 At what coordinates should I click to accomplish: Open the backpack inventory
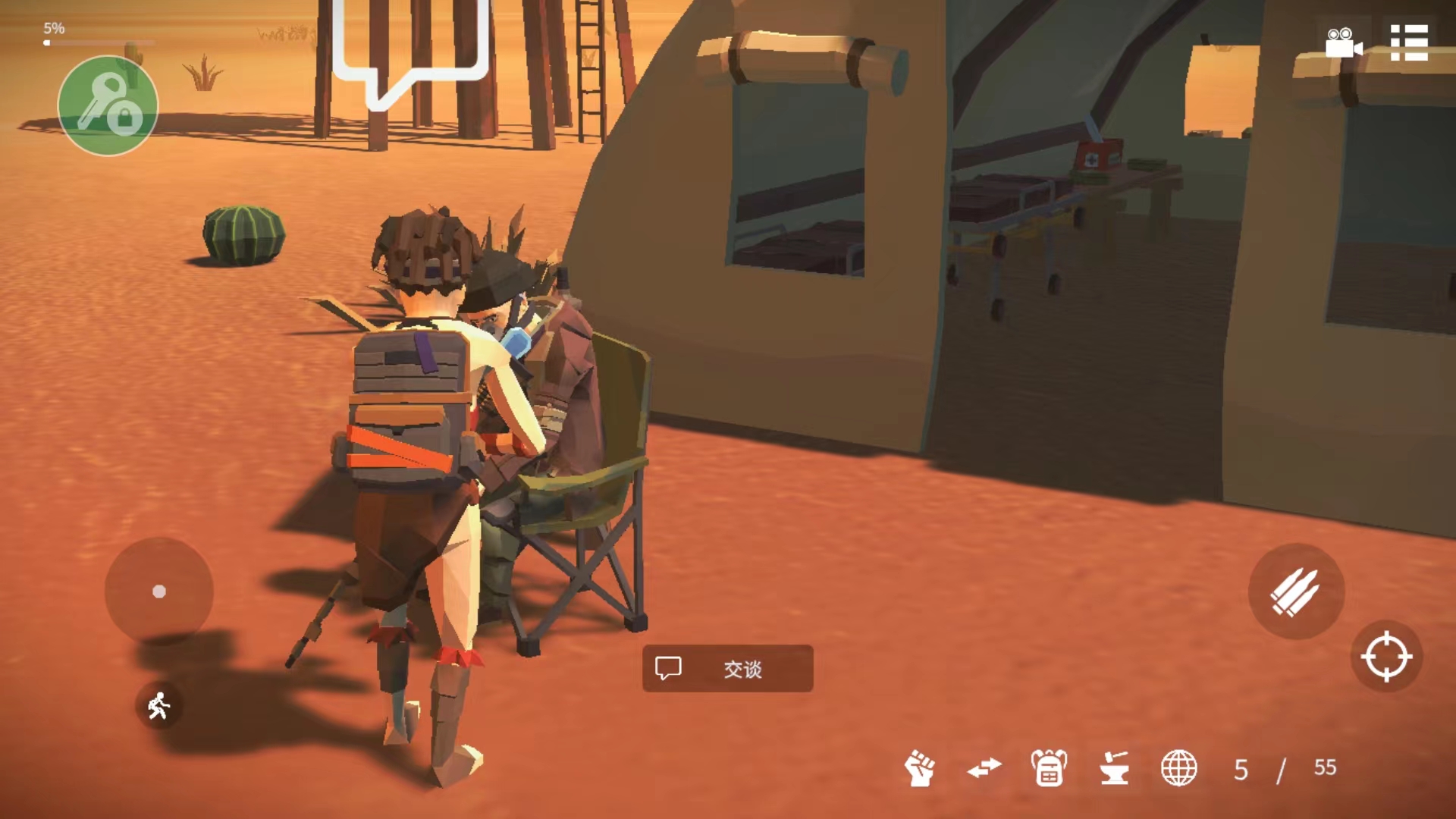pyautogui.click(x=1049, y=768)
